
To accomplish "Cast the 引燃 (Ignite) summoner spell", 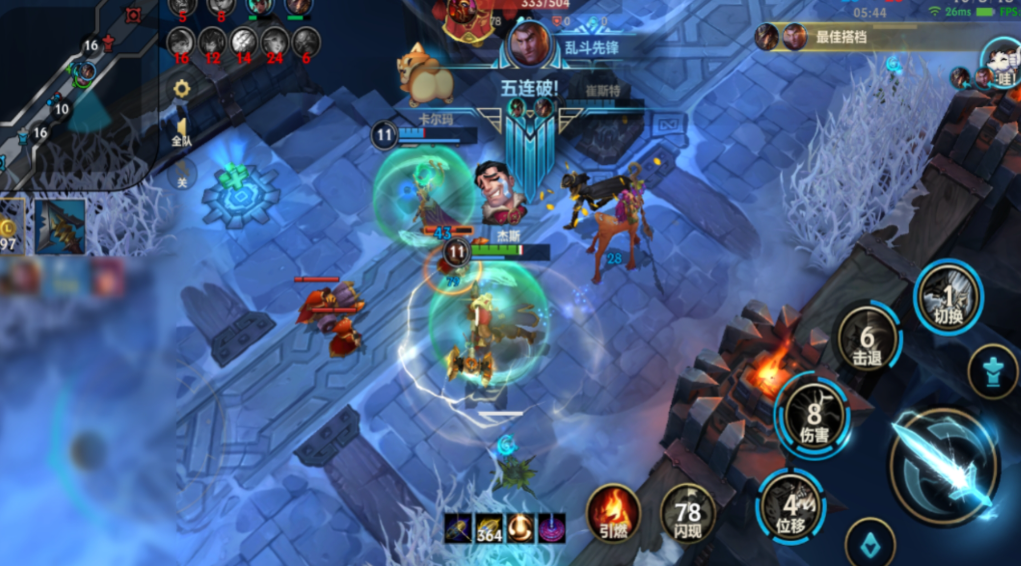I will point(613,513).
